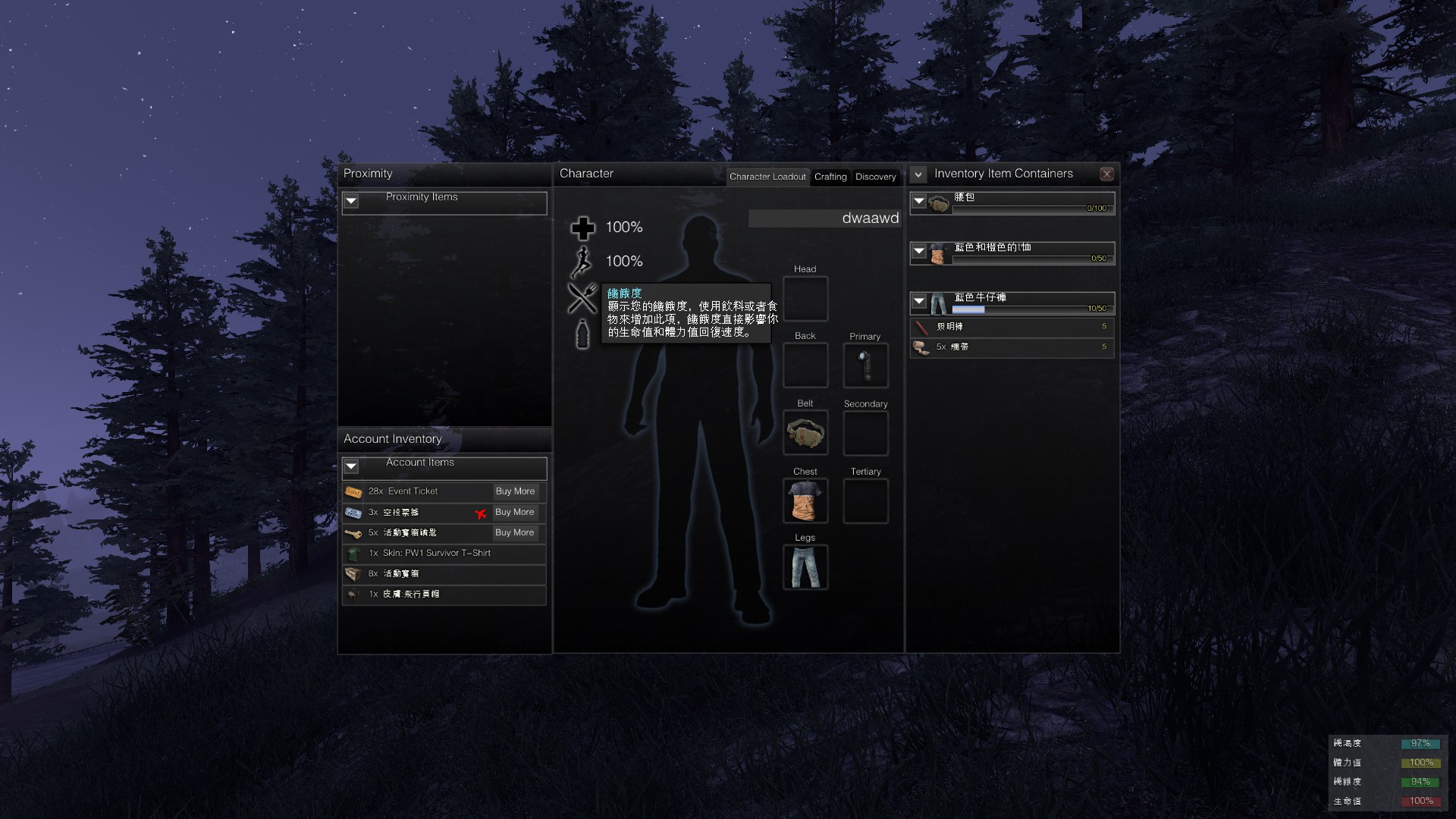
Task: Open the Discovery tab
Action: 876,177
